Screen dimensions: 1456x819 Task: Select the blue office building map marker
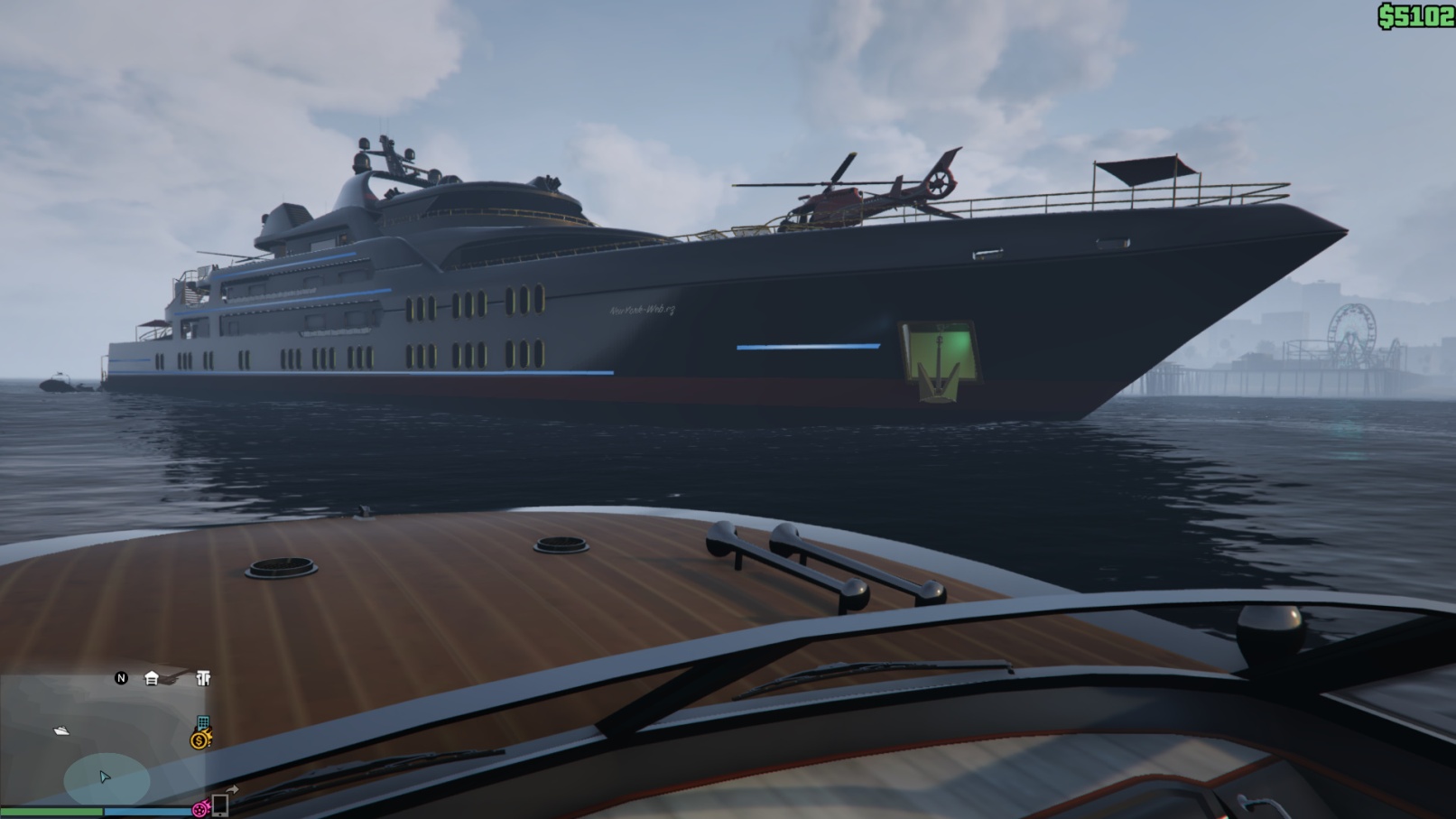pyautogui.click(x=203, y=723)
